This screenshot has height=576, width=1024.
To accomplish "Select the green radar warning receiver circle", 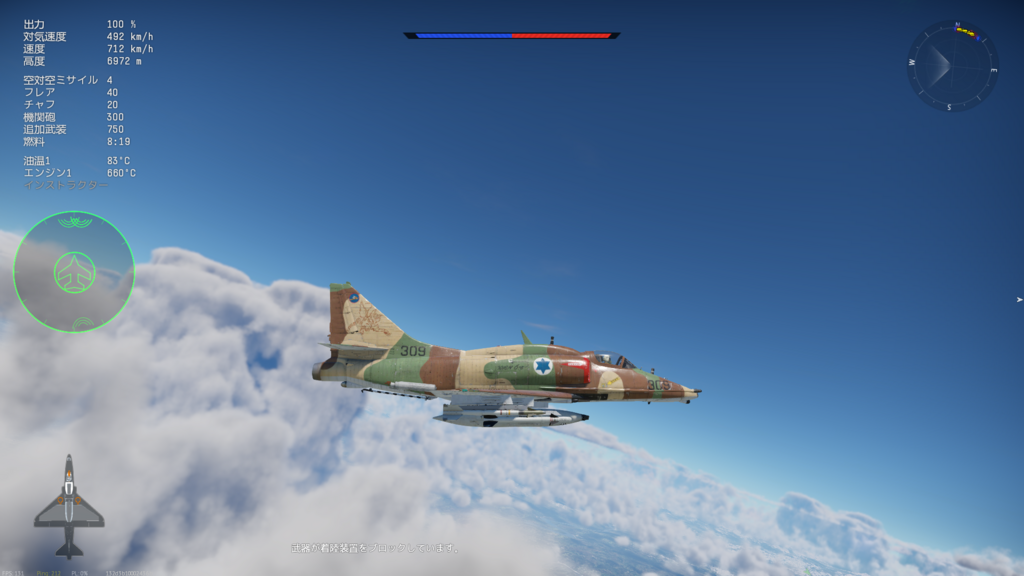I will (74, 272).
